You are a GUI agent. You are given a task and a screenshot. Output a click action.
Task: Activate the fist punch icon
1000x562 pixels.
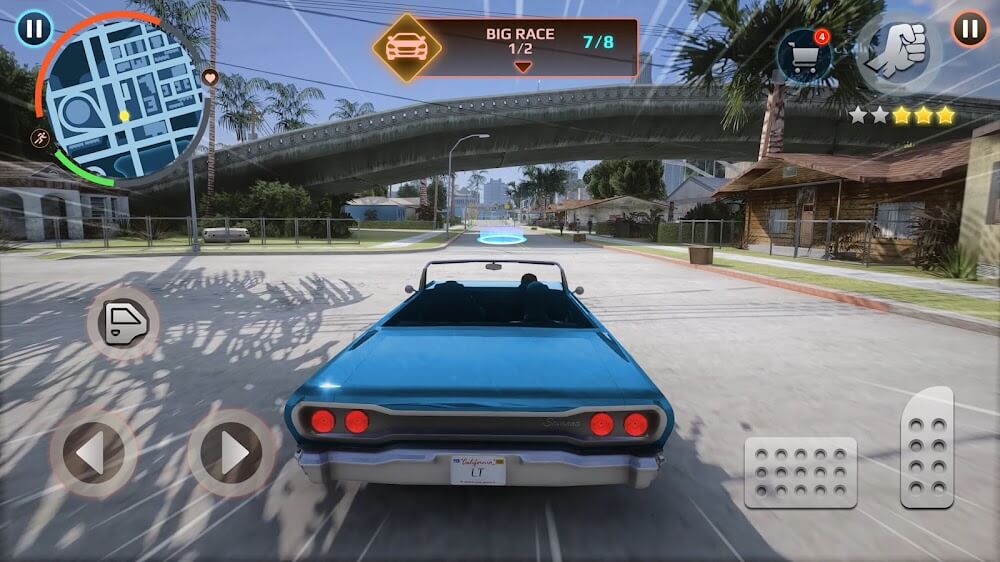896,52
